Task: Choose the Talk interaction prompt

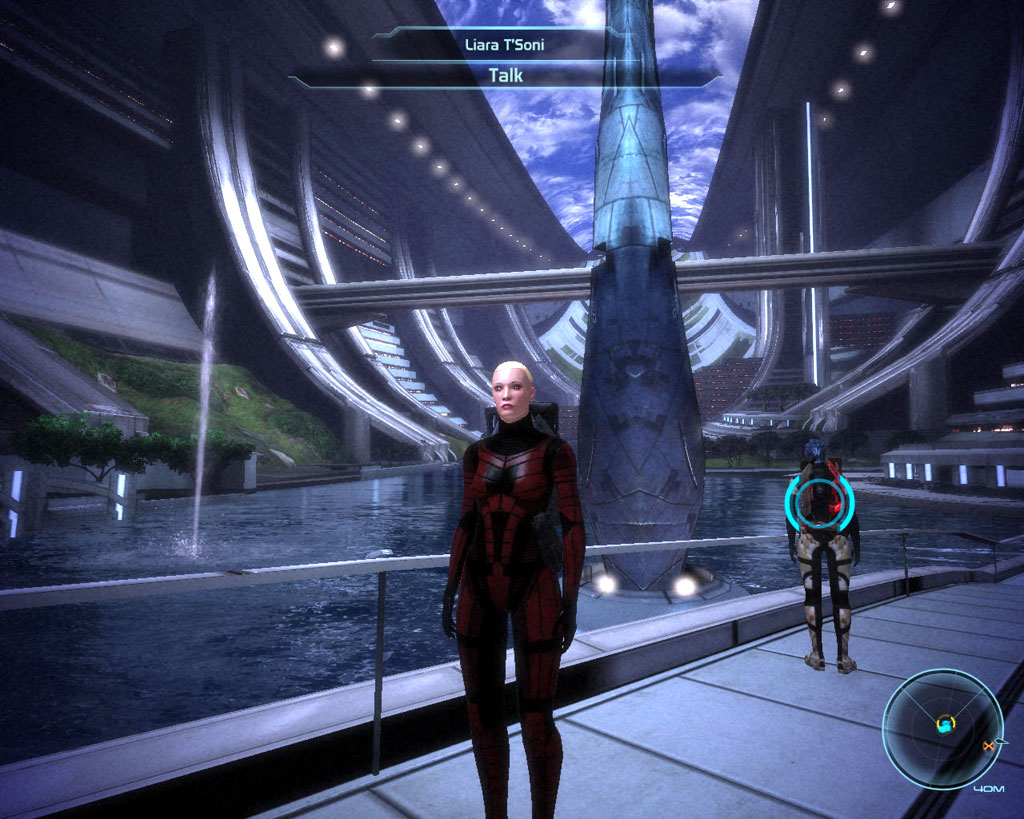Action: 505,75
